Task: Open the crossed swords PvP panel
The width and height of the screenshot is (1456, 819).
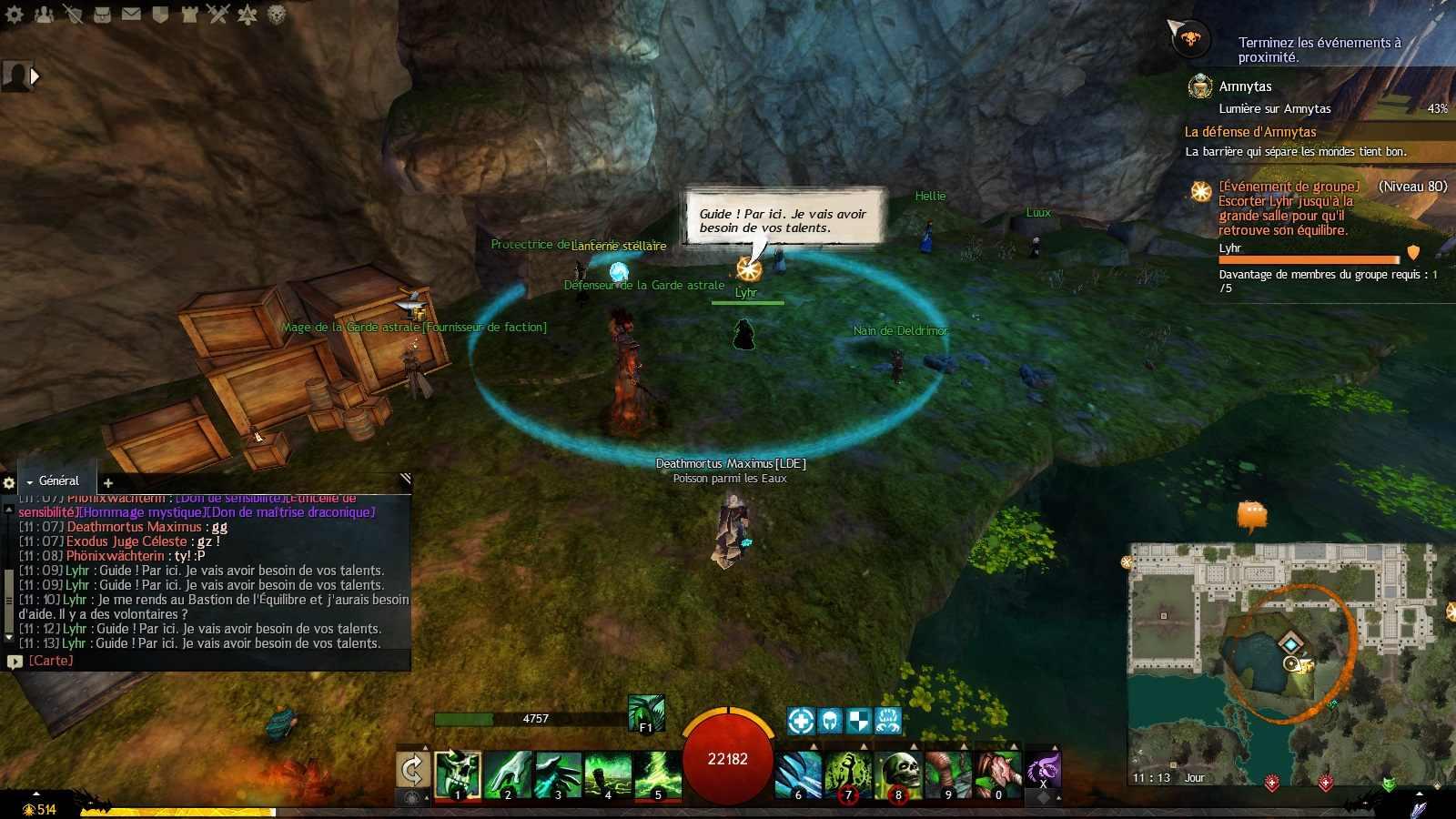Action: tap(217, 14)
